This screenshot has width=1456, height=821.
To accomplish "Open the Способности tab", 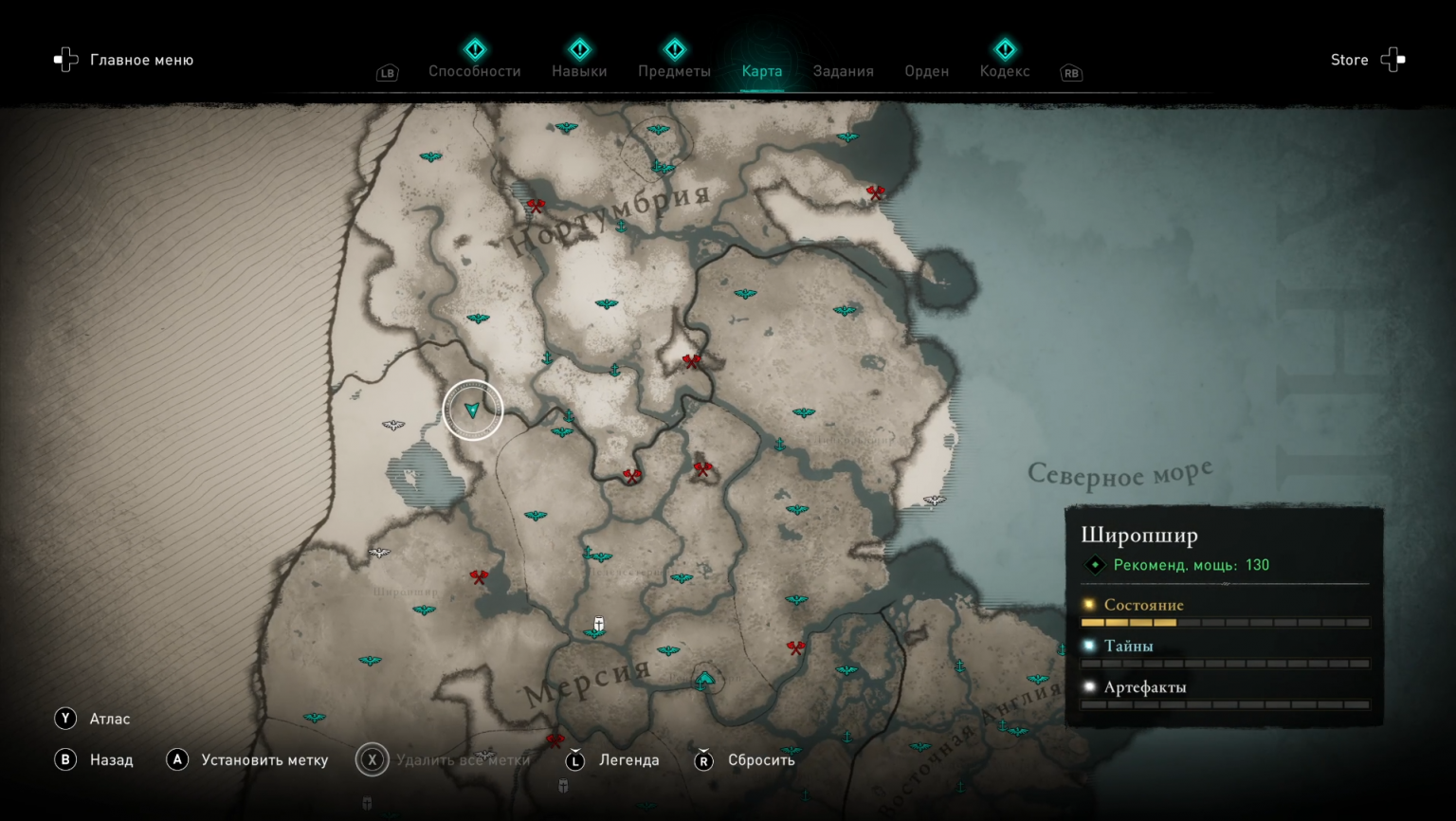I will tap(474, 71).
